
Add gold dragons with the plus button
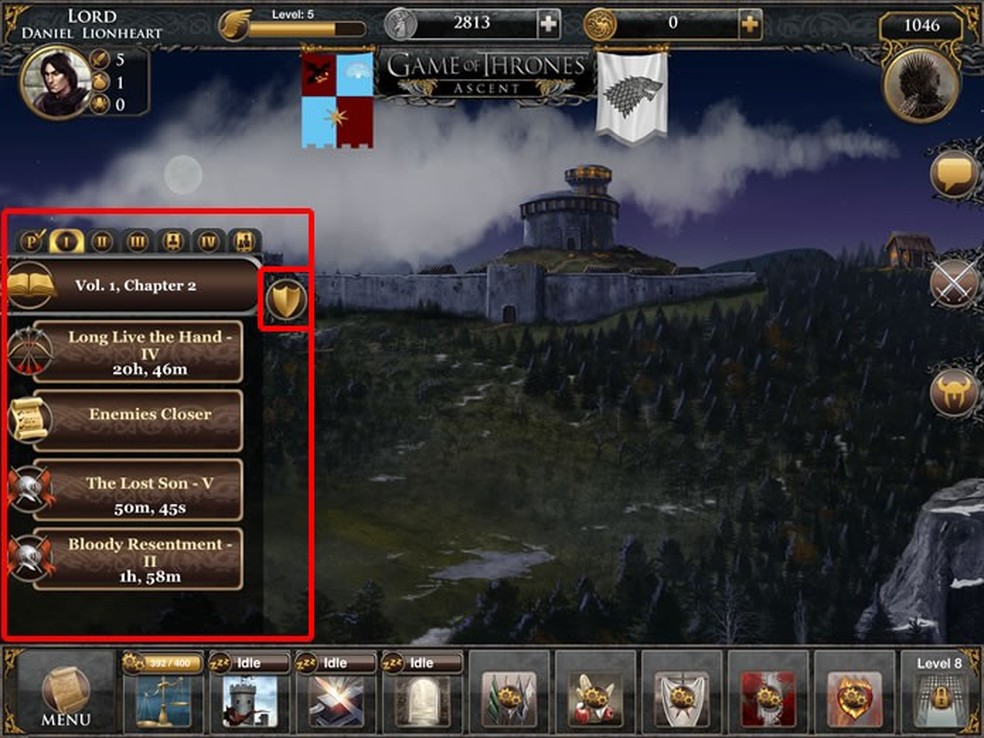[749, 23]
